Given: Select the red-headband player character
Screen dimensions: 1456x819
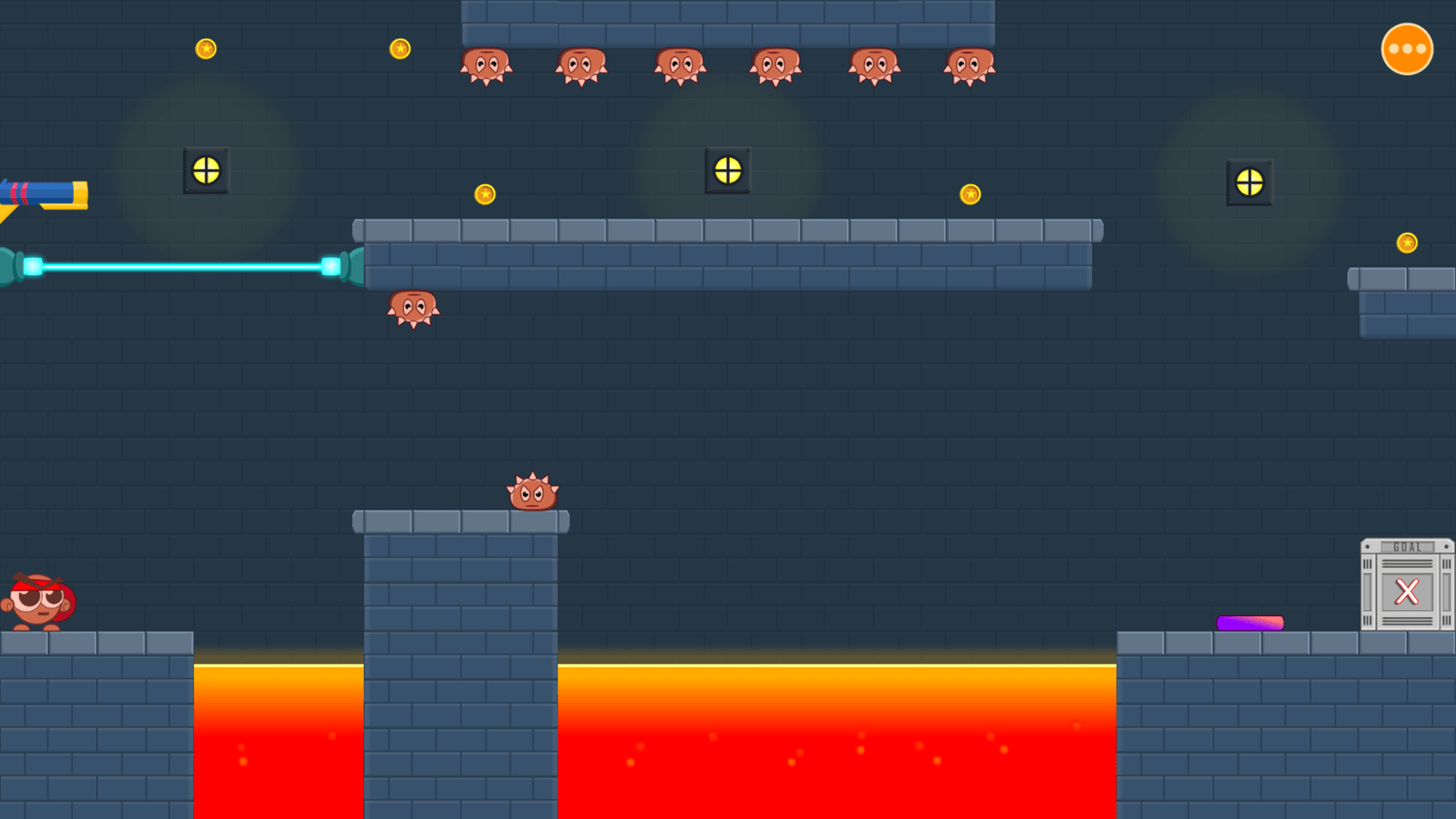Looking at the screenshot, I should [x=39, y=600].
